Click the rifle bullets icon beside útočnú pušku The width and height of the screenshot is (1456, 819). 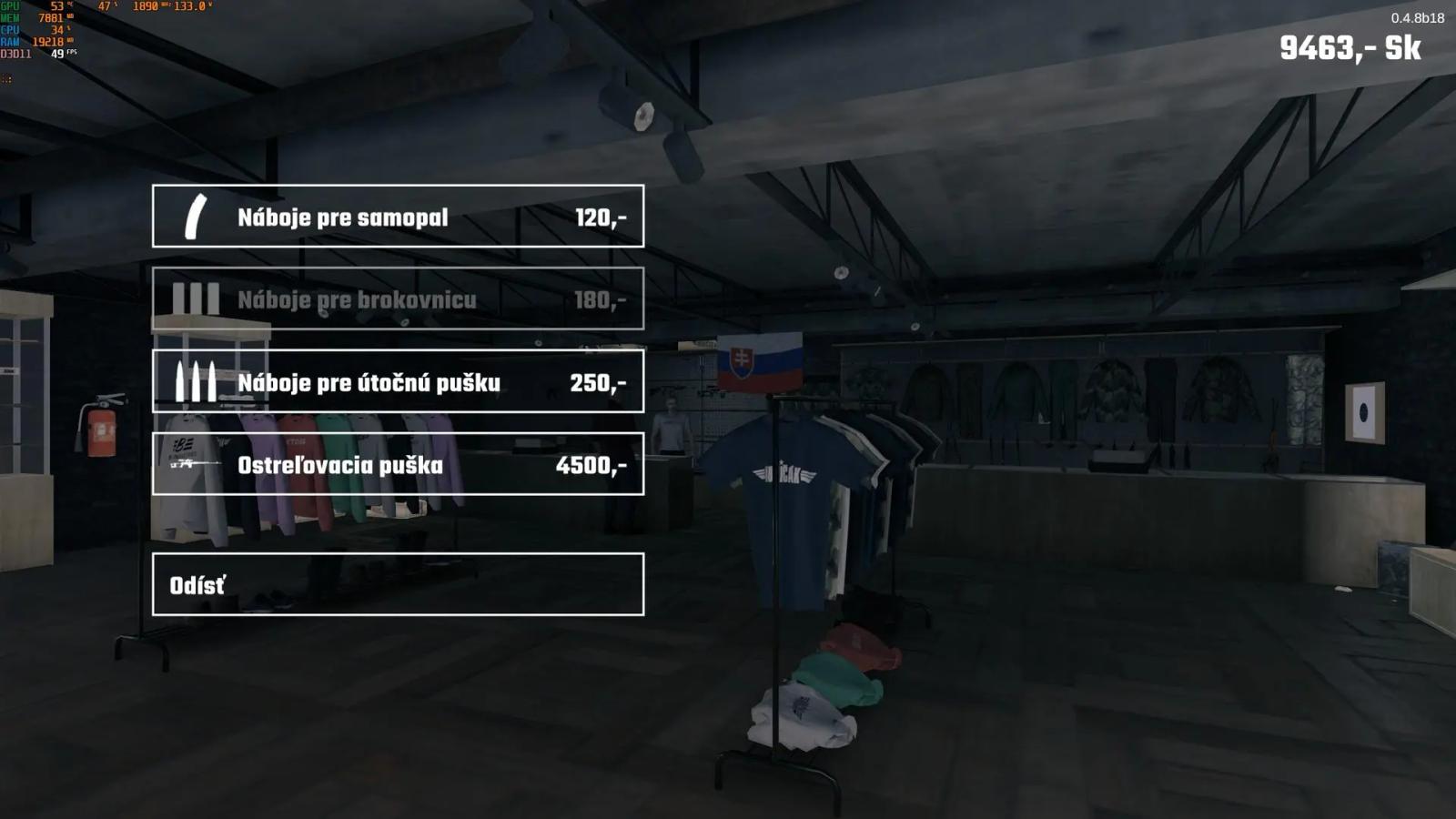pos(194,382)
